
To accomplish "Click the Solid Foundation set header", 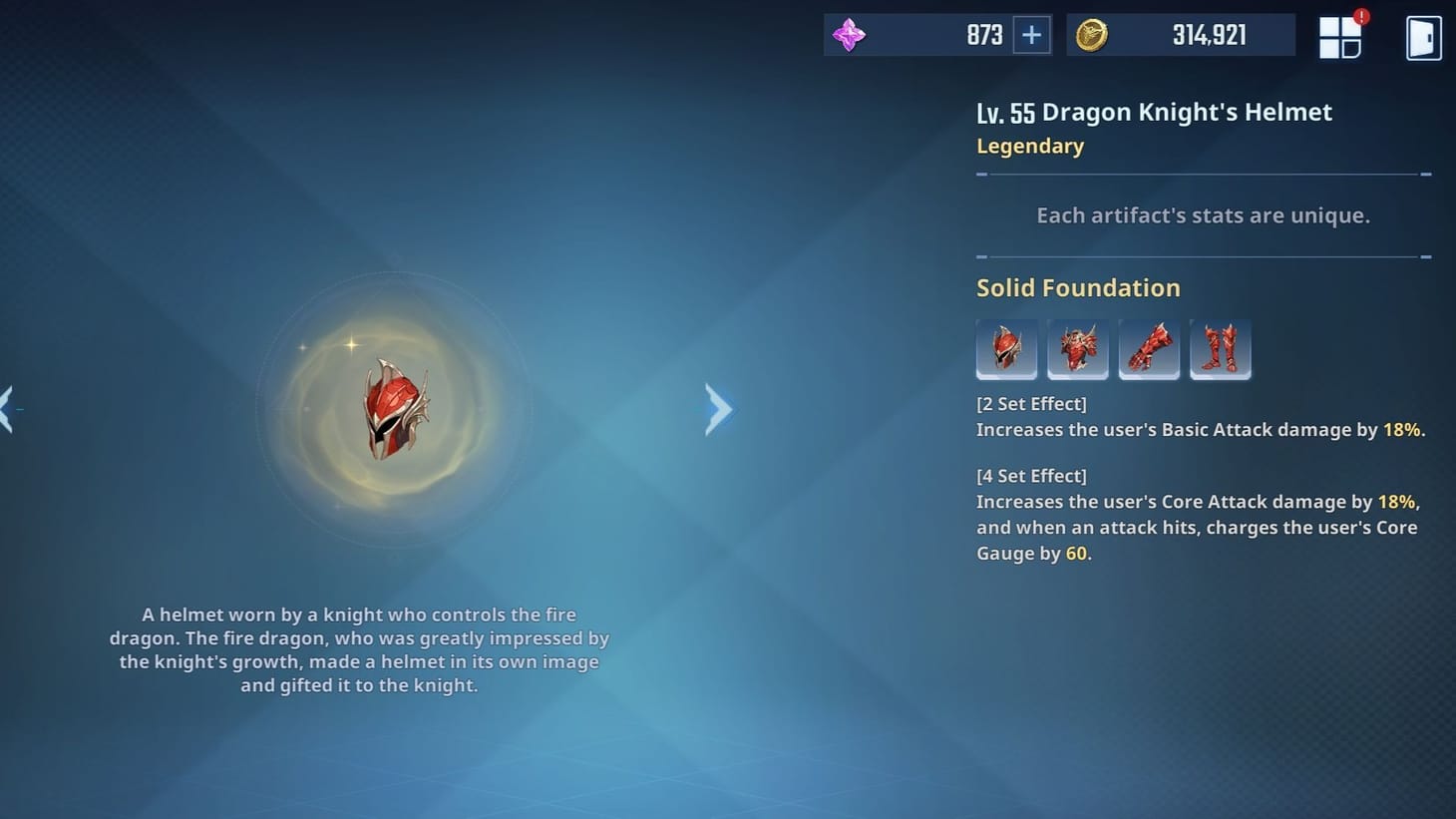I will pyautogui.click(x=1077, y=287).
